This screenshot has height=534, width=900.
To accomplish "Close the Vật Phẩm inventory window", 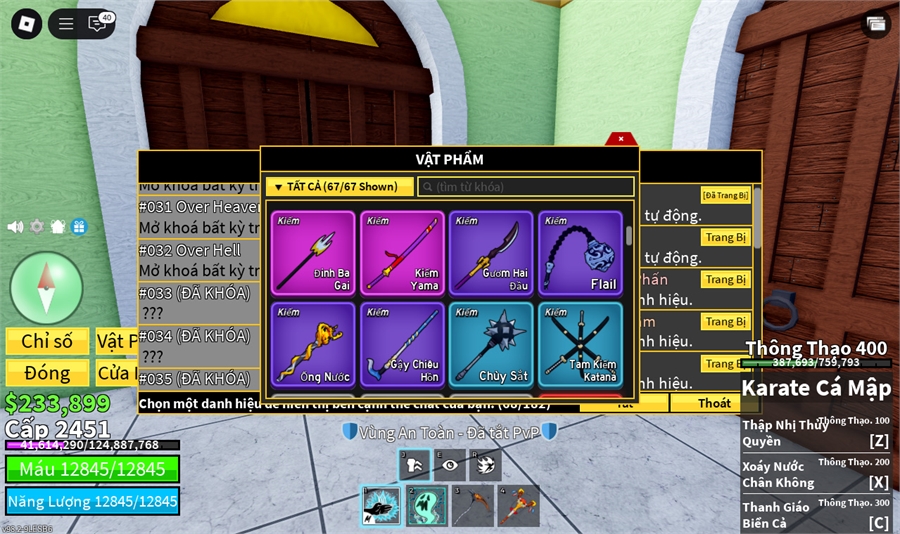I will click(x=621, y=139).
